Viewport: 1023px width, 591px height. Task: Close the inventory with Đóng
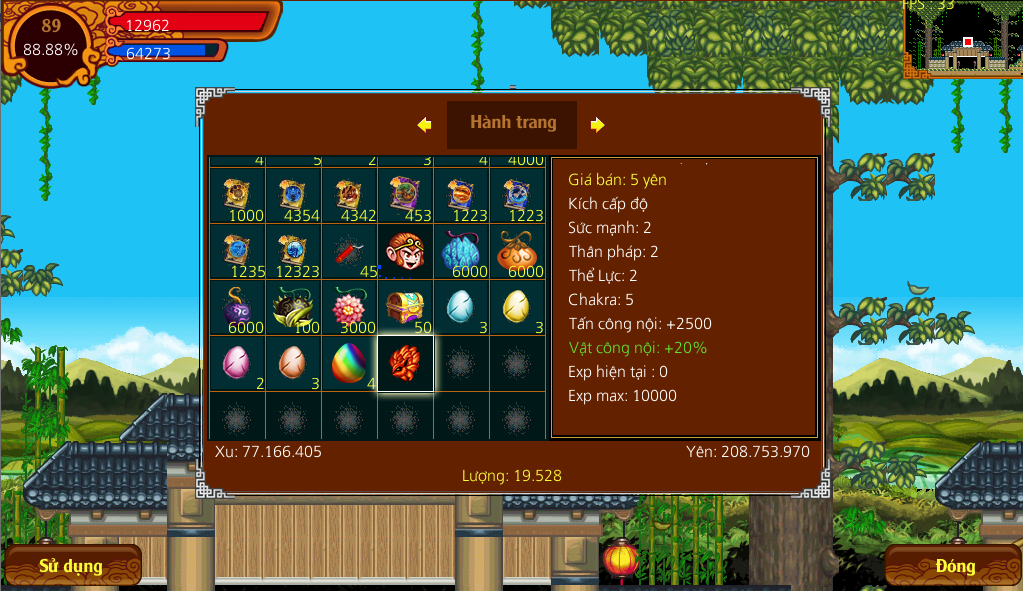[954, 566]
